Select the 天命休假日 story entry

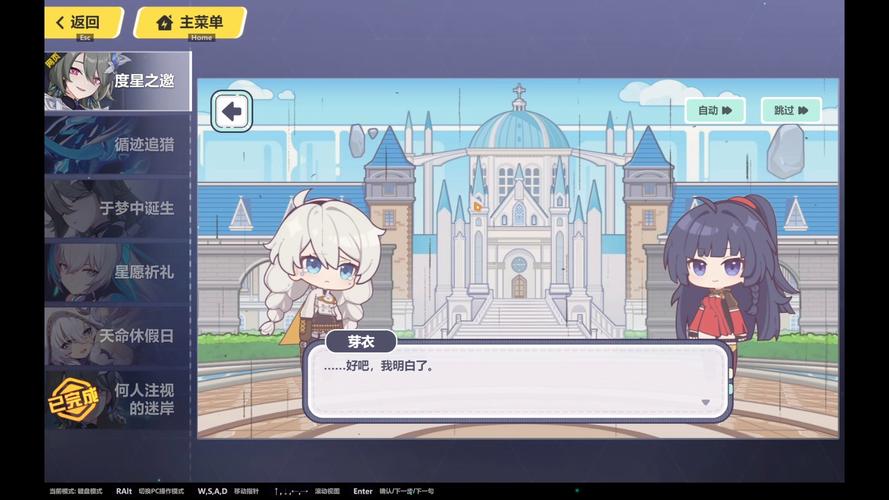point(117,336)
